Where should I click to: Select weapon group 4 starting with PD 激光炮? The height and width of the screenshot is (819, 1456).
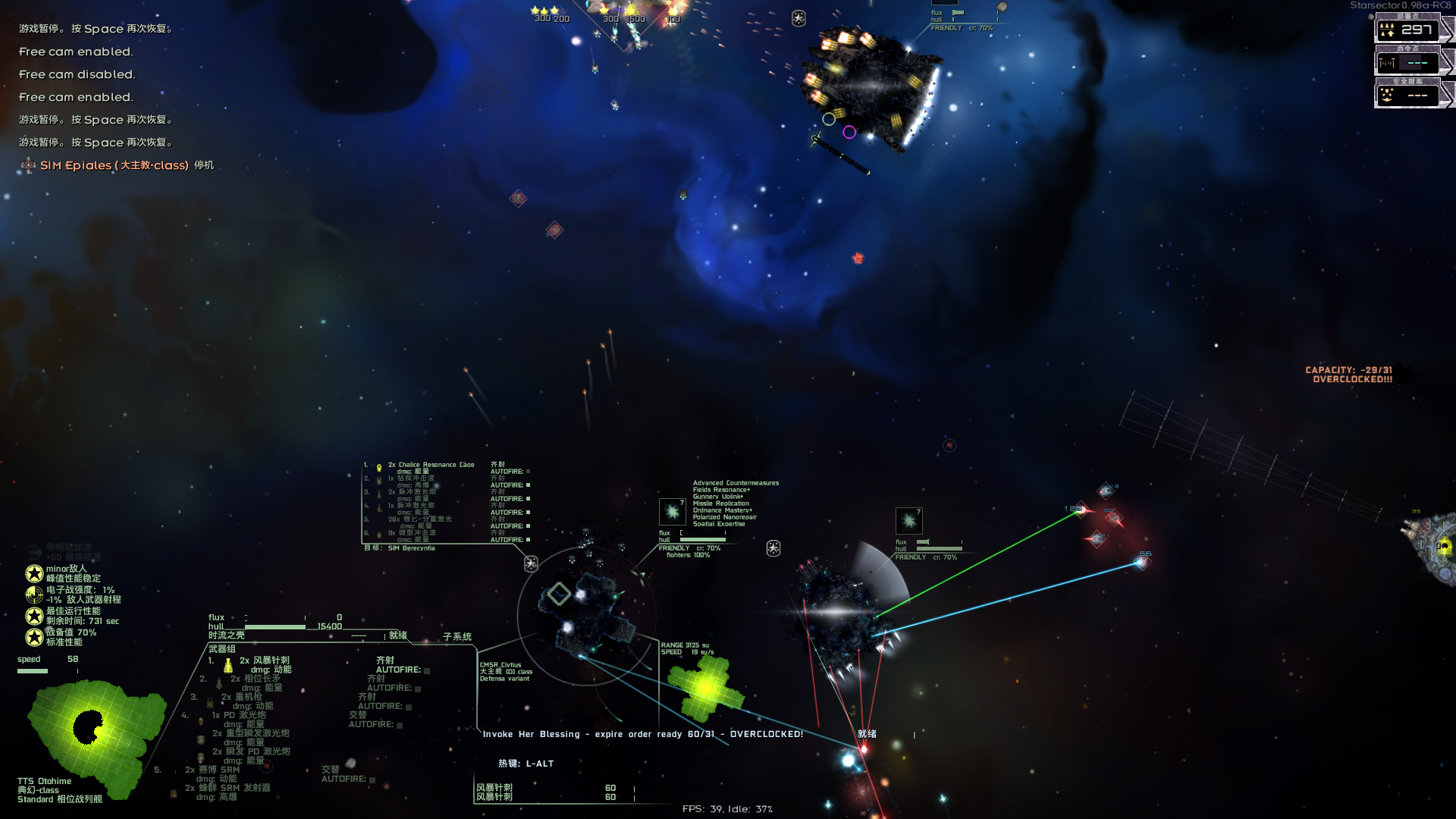pyautogui.click(x=240, y=715)
